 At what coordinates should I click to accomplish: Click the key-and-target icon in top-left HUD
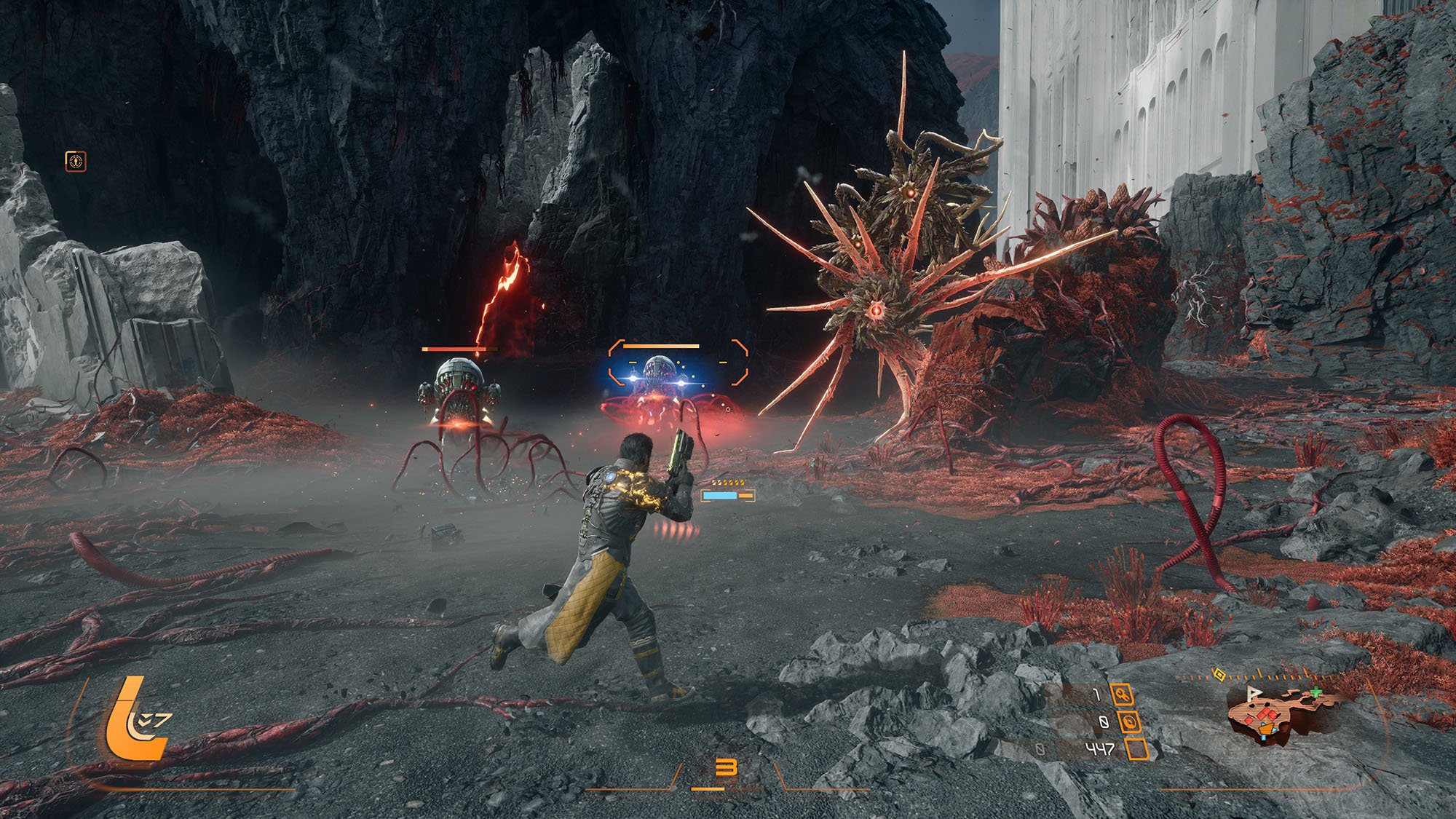(76, 161)
